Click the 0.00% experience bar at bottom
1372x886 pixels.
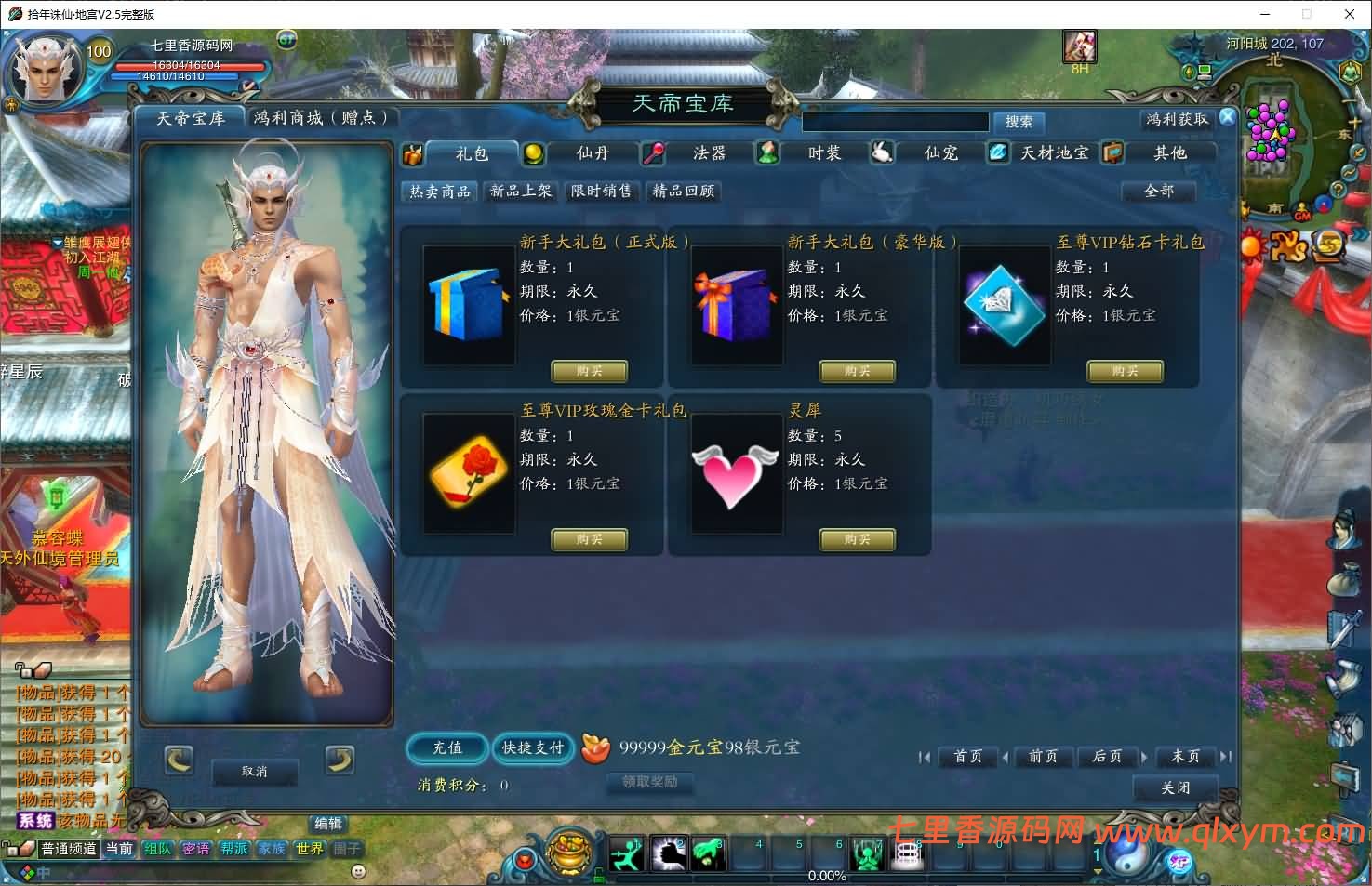click(x=827, y=875)
